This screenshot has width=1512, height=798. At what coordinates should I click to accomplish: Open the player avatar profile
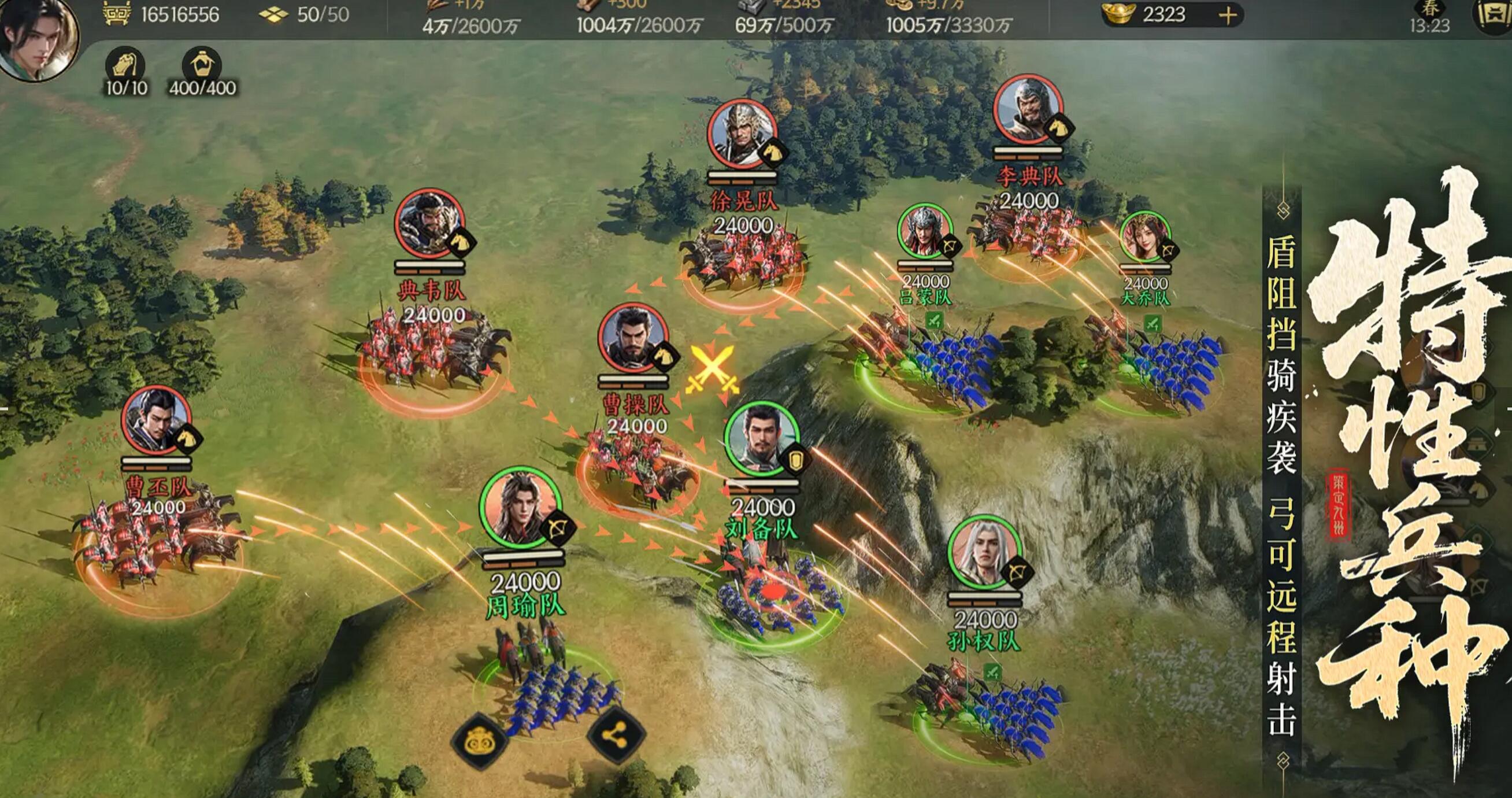[x=39, y=39]
